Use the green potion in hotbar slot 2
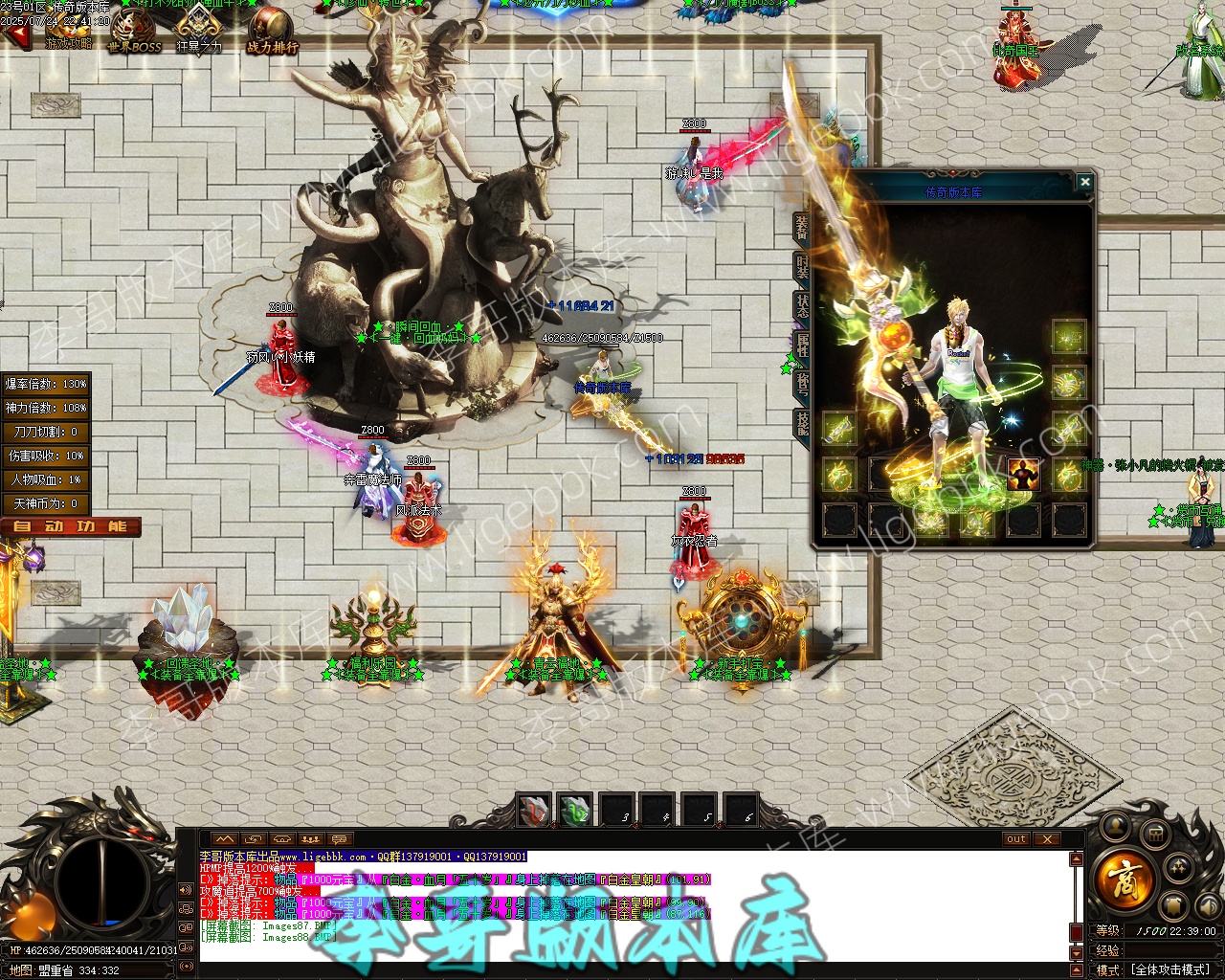The image size is (1225, 980). [x=575, y=811]
